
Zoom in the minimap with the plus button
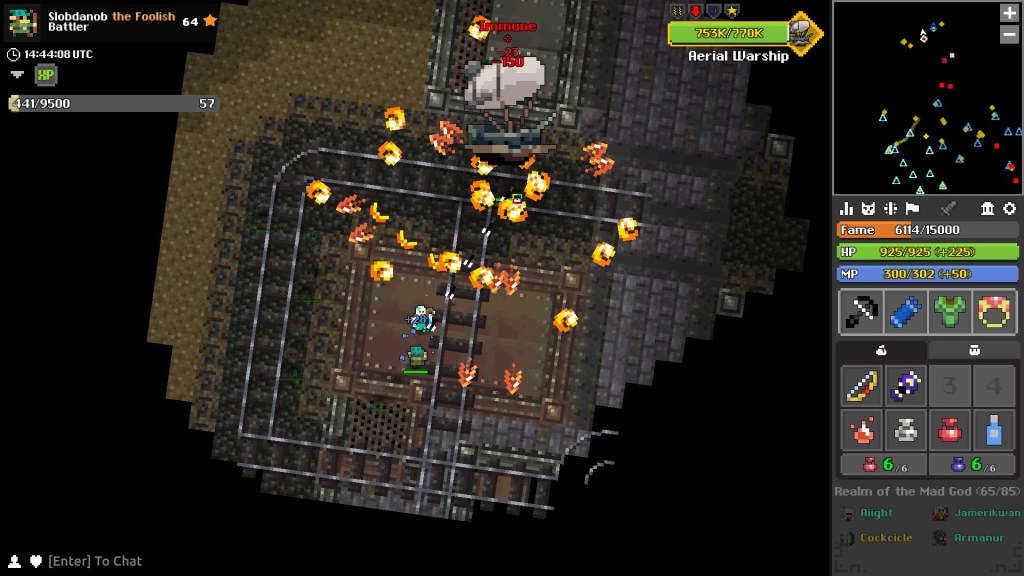(x=1009, y=13)
